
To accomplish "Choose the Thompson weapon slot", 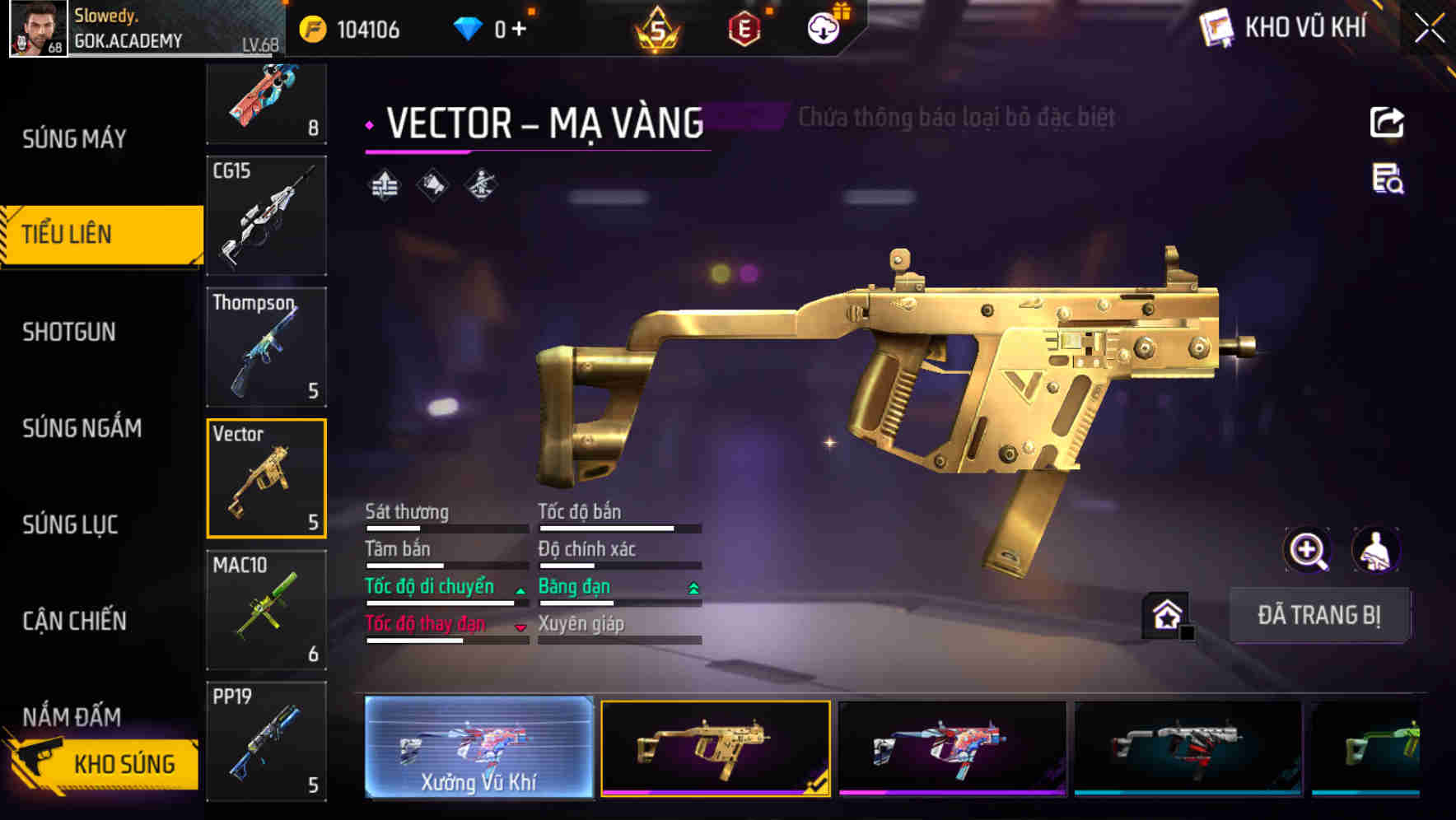I will (266, 347).
